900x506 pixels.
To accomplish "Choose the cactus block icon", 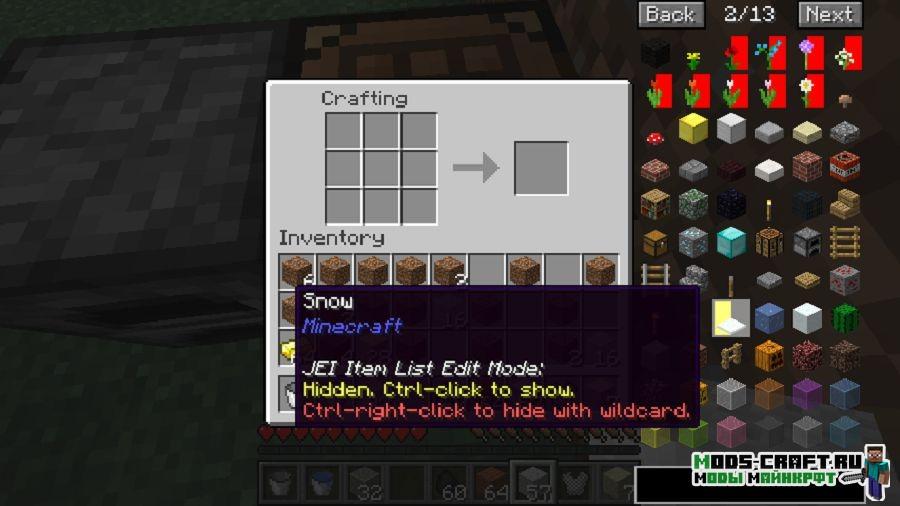I will coord(845,317).
